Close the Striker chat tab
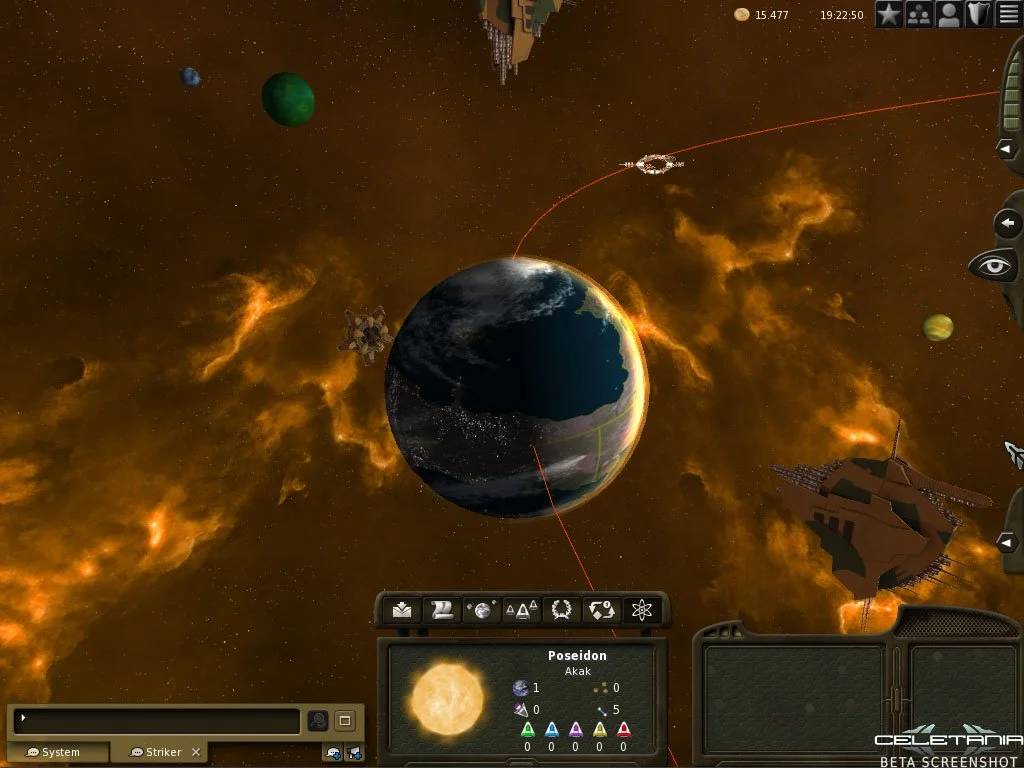The height and width of the screenshot is (768, 1024). tap(196, 752)
